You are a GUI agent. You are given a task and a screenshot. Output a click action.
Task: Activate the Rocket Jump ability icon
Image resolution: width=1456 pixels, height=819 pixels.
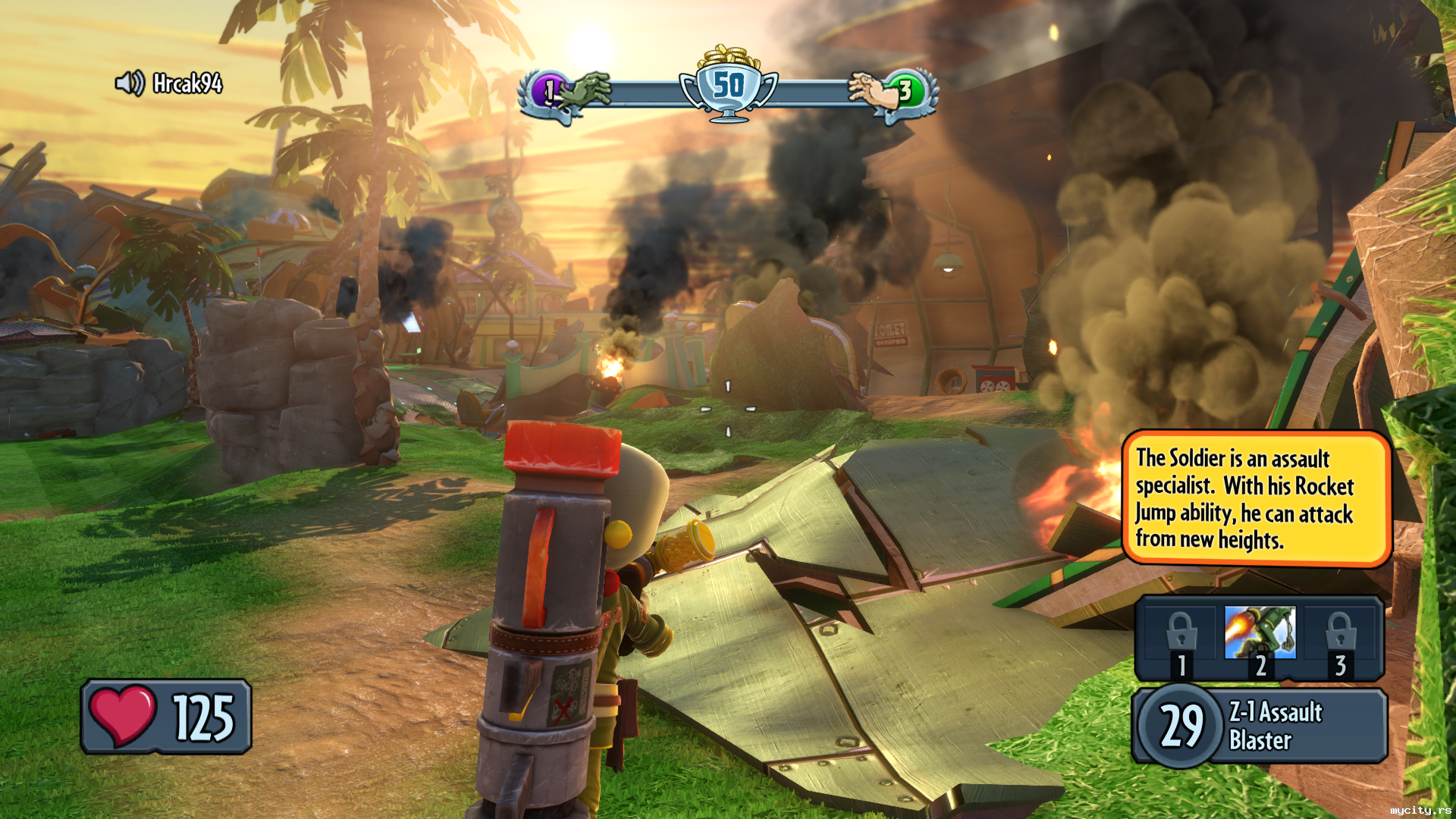(1260, 633)
